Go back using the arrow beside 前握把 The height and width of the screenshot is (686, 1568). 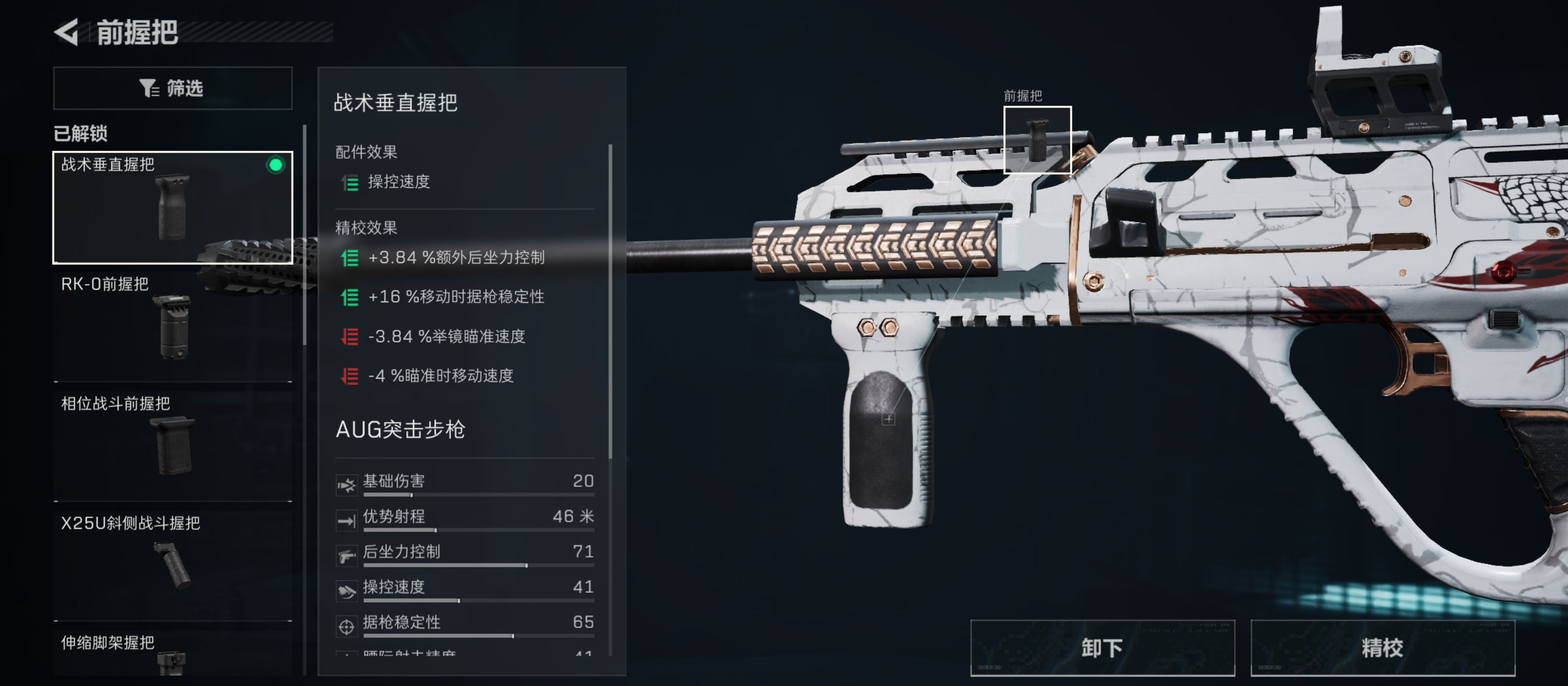click(x=67, y=32)
